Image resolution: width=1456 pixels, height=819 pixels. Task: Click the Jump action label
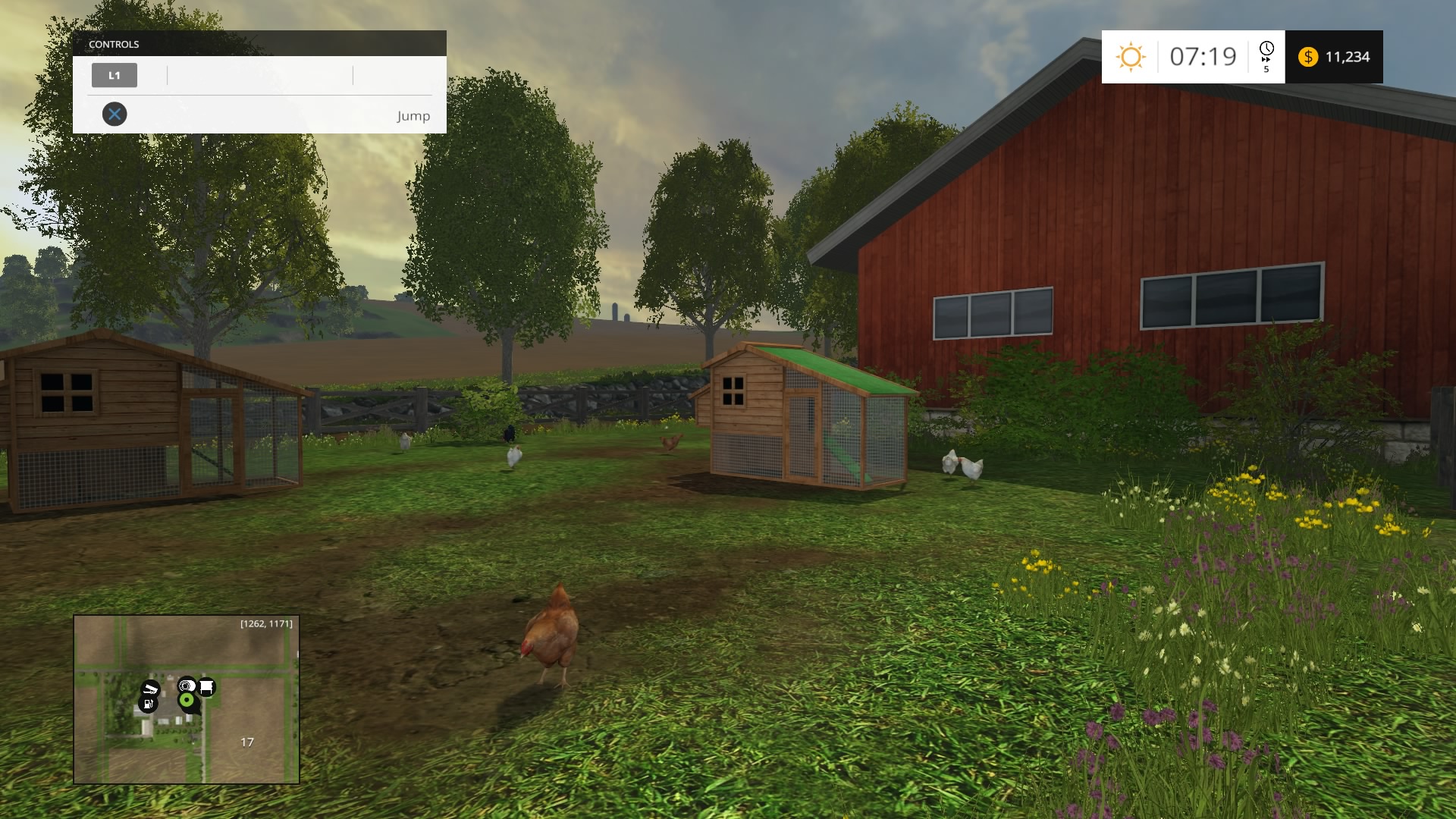pyautogui.click(x=413, y=116)
